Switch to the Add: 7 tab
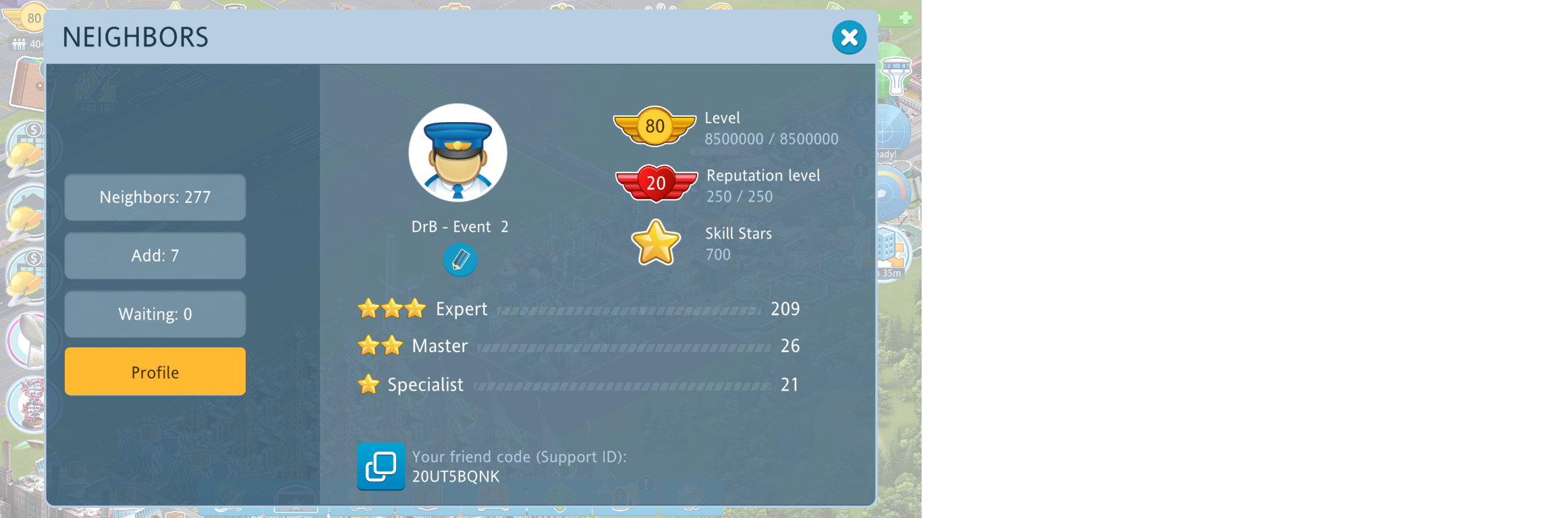Screen dimensions: 1568x518 (x=155, y=256)
